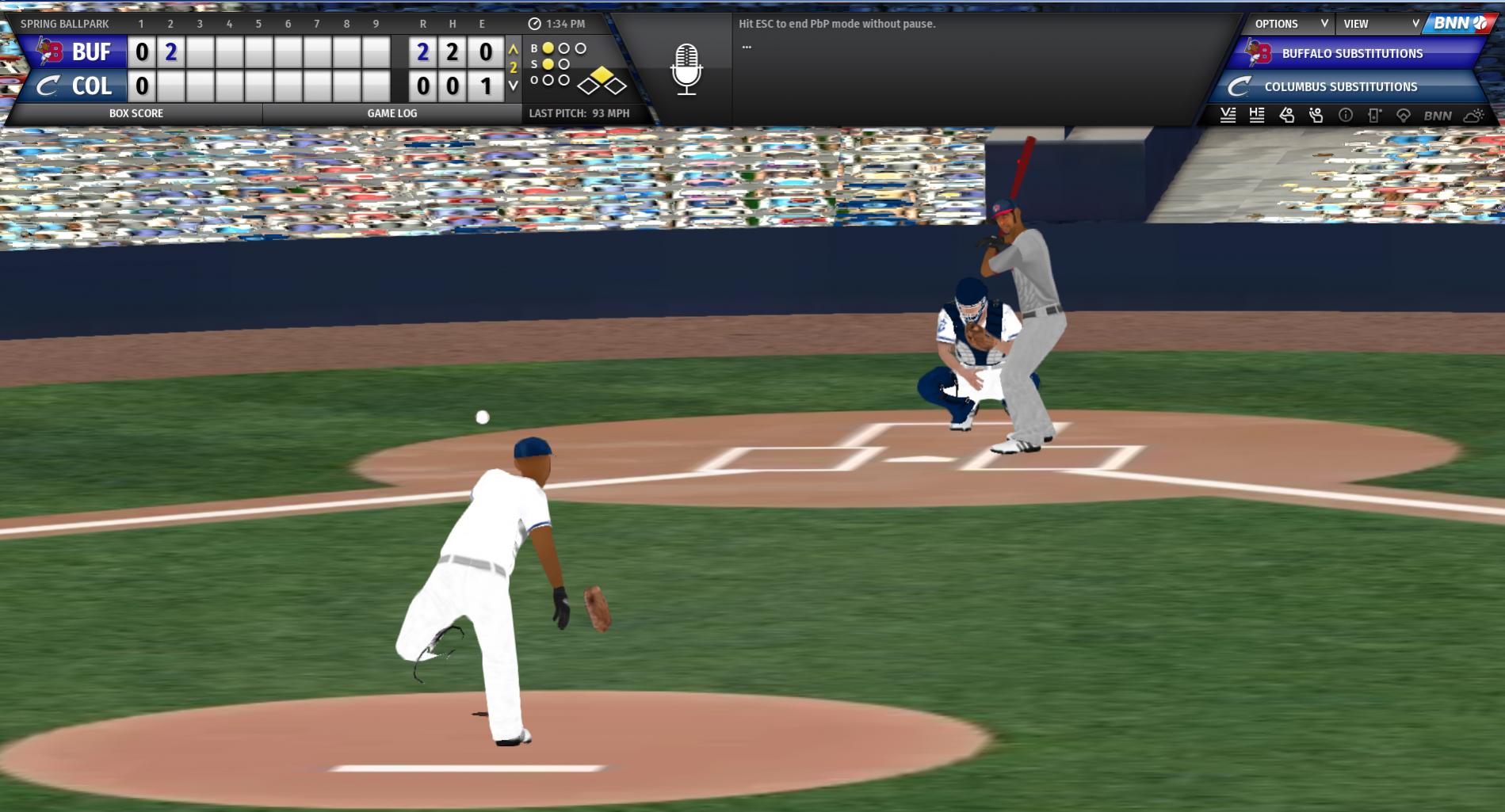Show the weather cloud and sun icon
1505x812 pixels.
coord(1473,116)
